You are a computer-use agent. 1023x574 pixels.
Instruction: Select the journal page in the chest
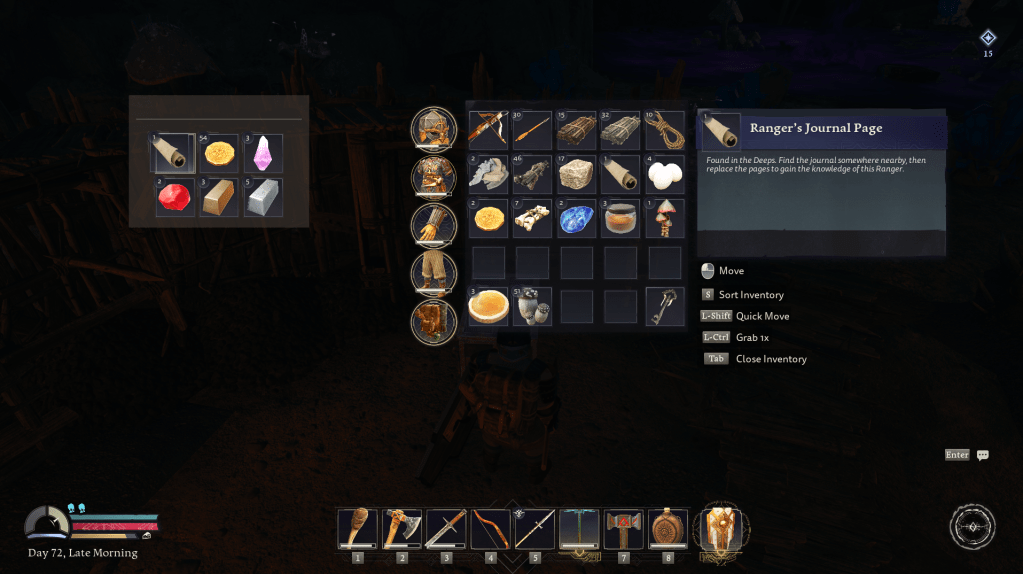(x=172, y=154)
